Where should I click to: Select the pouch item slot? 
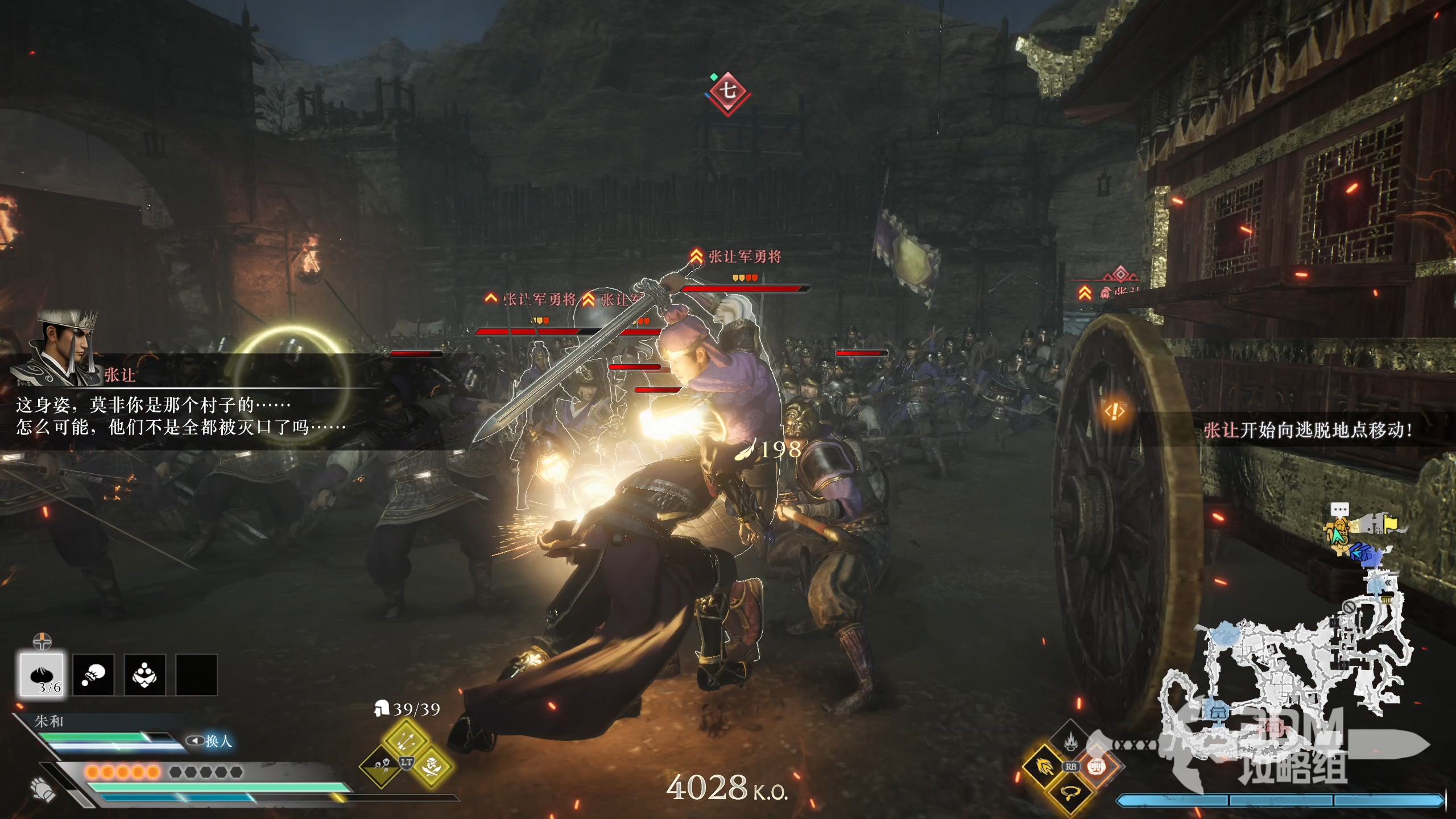(x=93, y=675)
